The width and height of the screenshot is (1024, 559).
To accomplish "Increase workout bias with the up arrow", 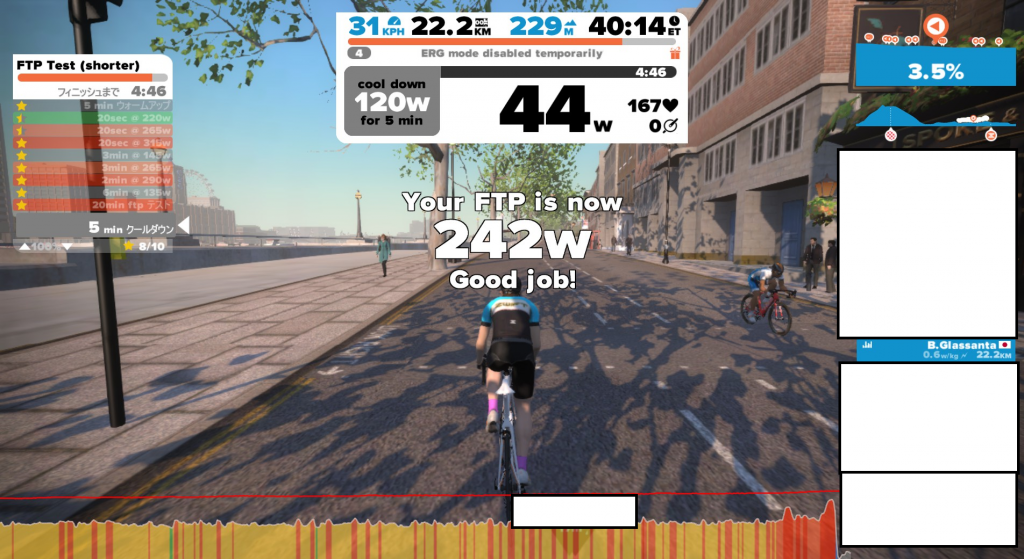I will [x=25, y=246].
